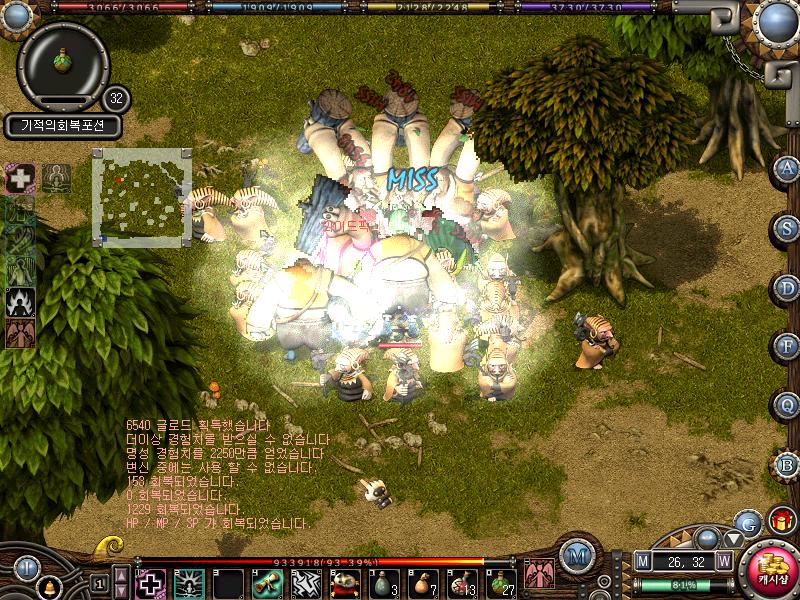The height and width of the screenshot is (600, 800).
Task: Use the green flask with 3 count
Action: point(382,582)
